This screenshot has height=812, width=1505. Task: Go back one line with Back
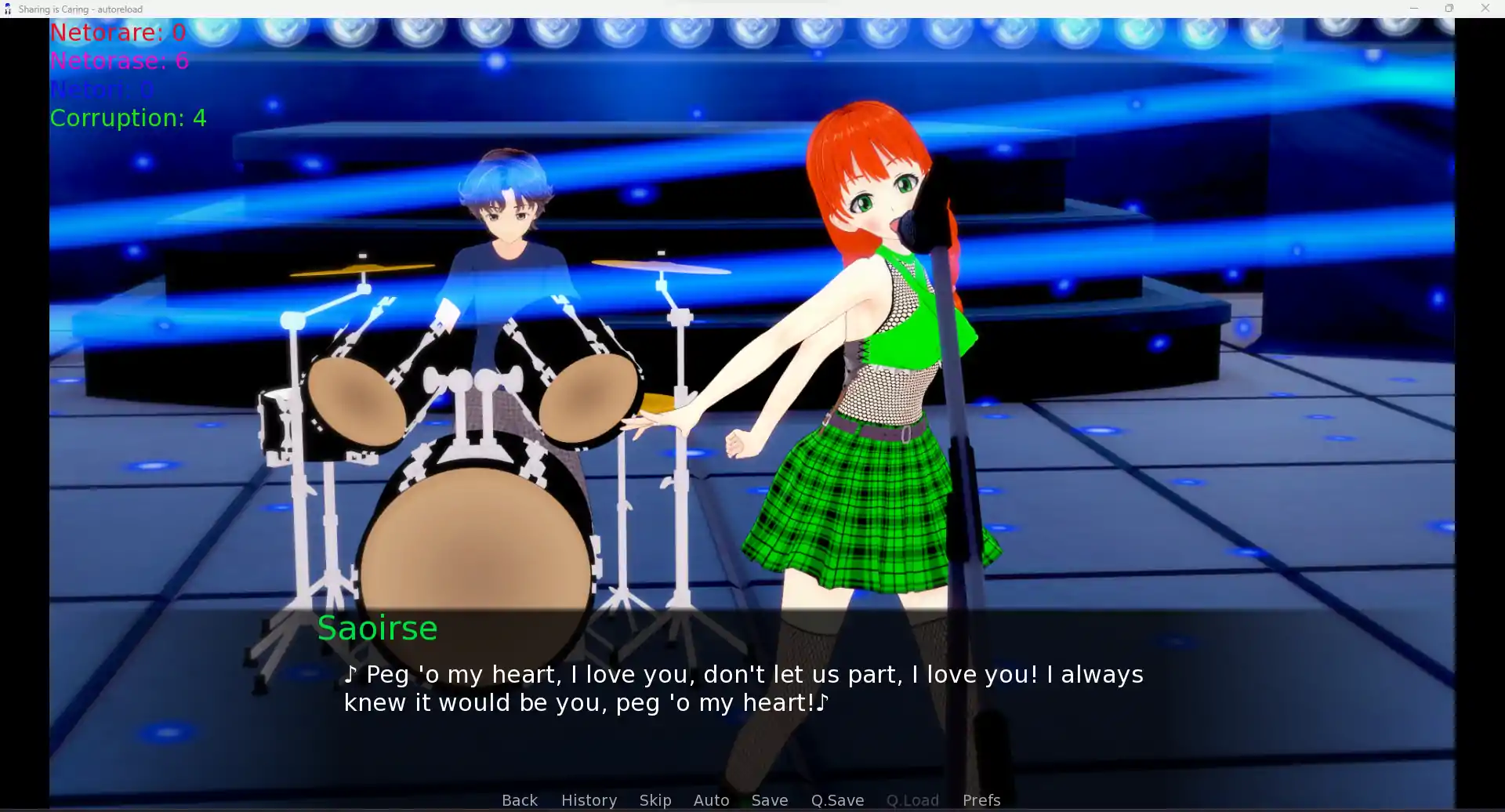point(519,799)
